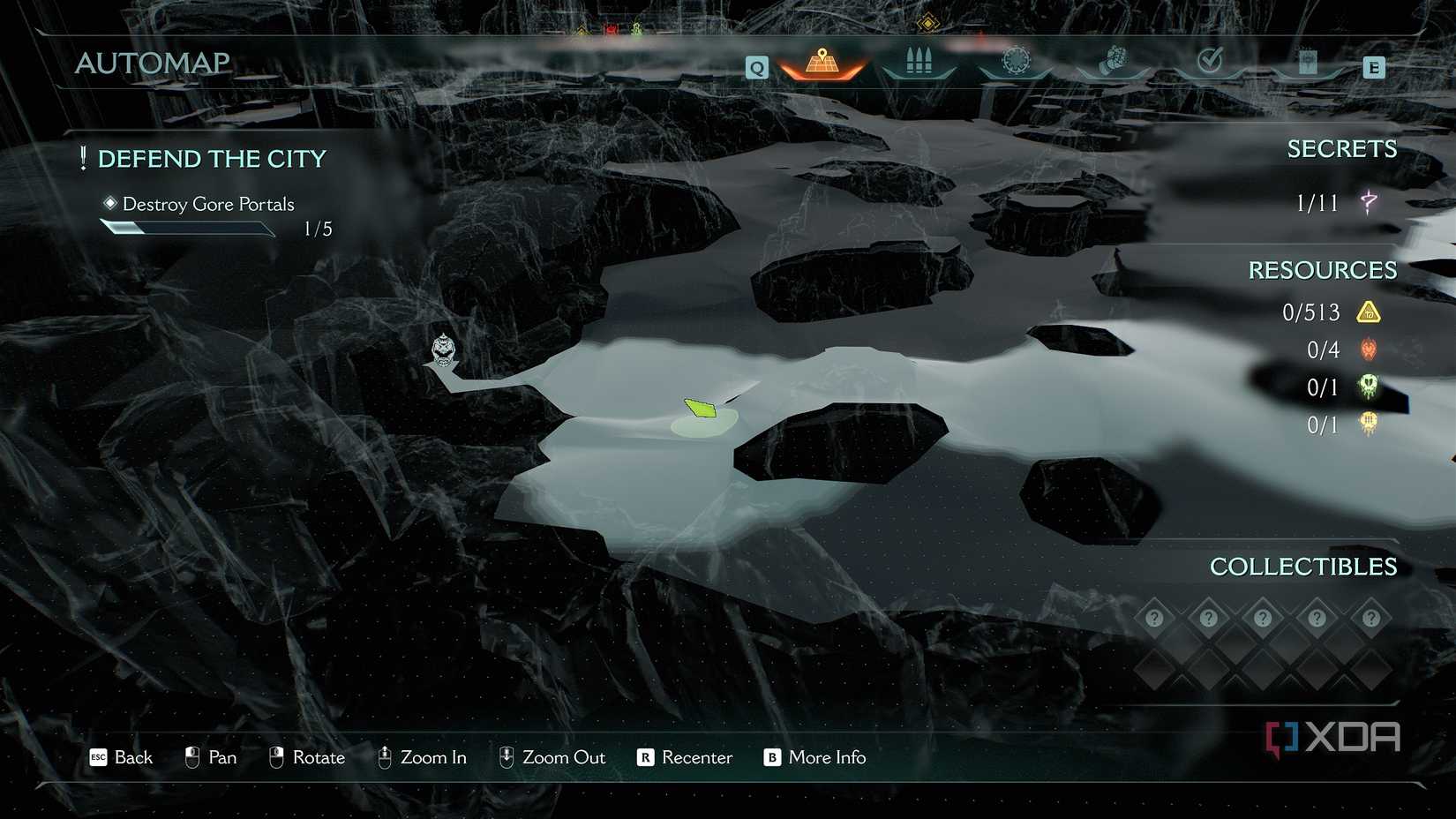This screenshot has height=819, width=1456.
Task: Select the highlighted Automap tab
Action: tap(822, 64)
